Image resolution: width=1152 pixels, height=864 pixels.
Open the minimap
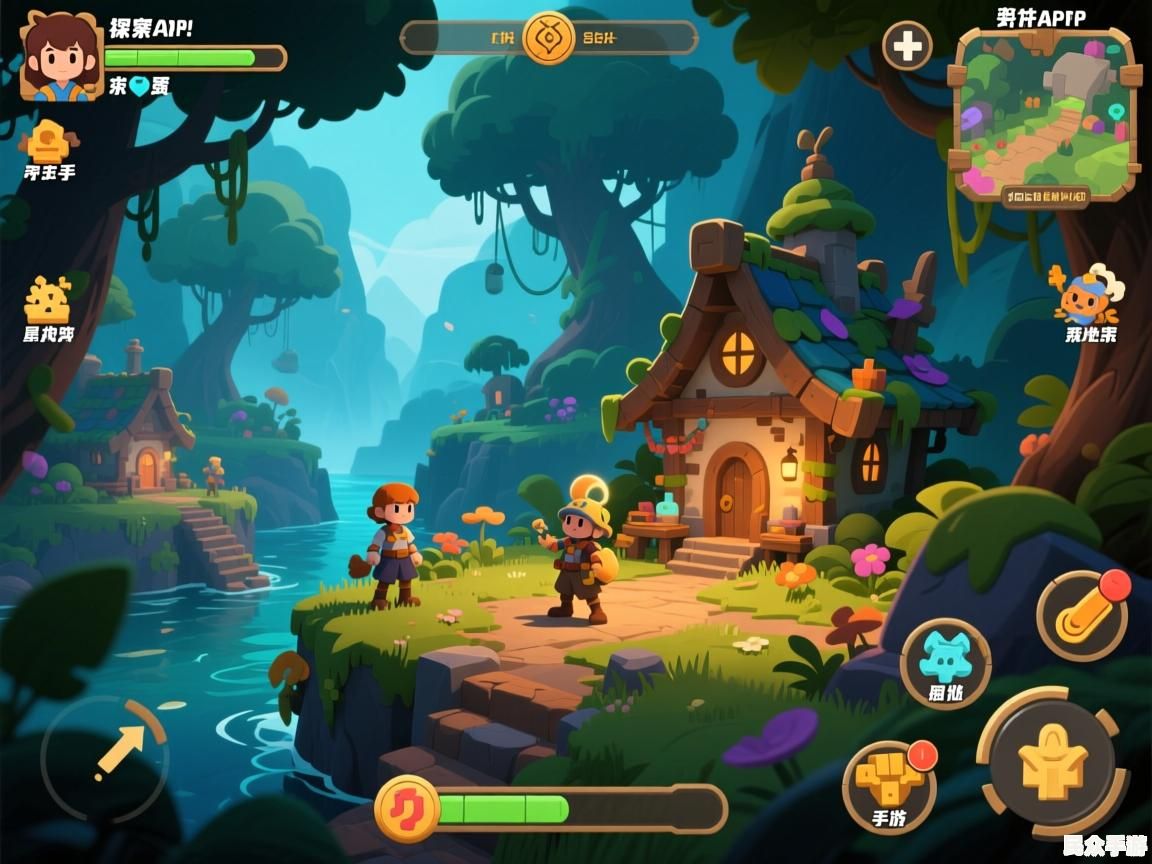pyautogui.click(x=1046, y=112)
